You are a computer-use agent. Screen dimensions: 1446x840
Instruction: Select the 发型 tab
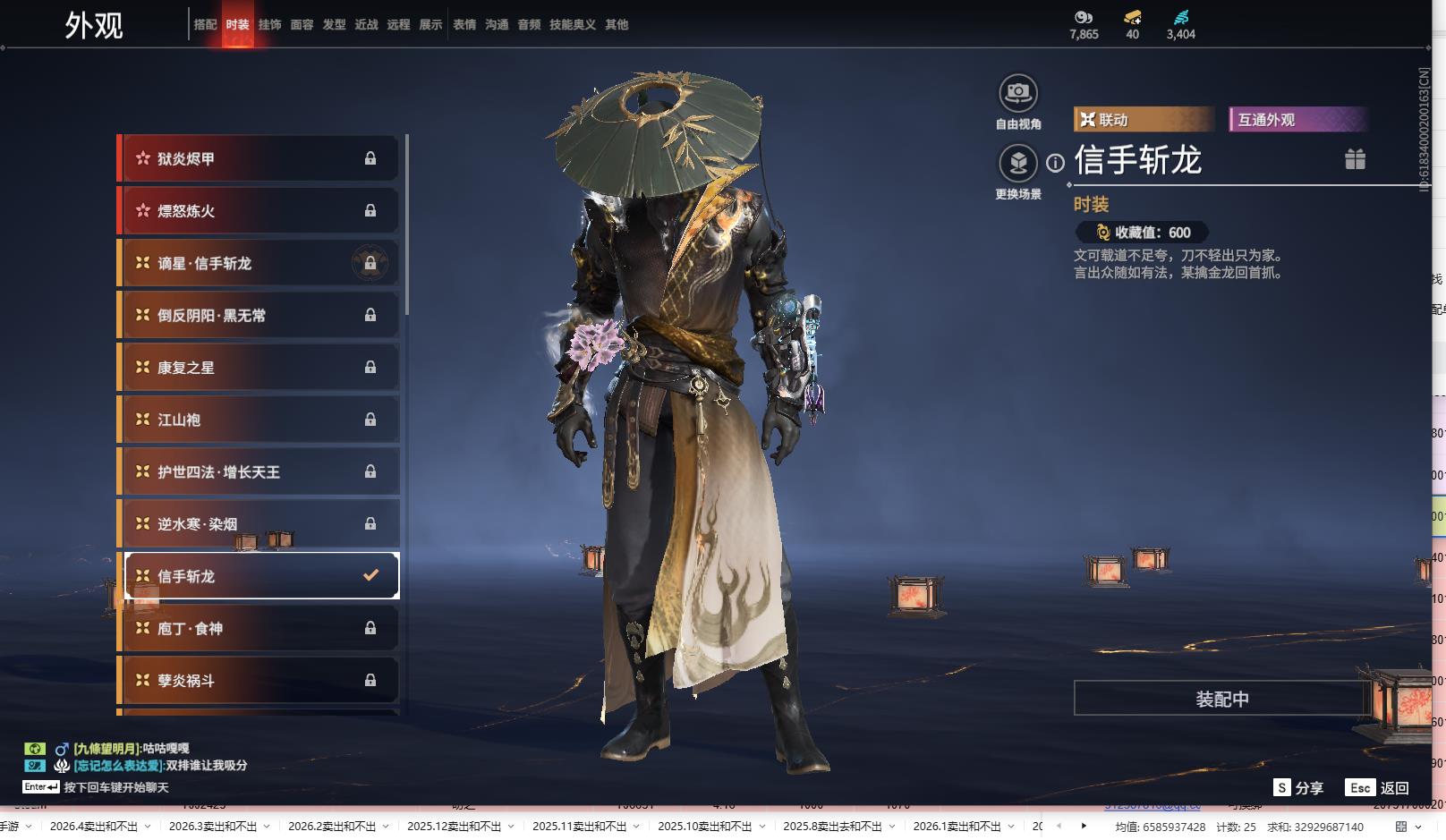334,25
